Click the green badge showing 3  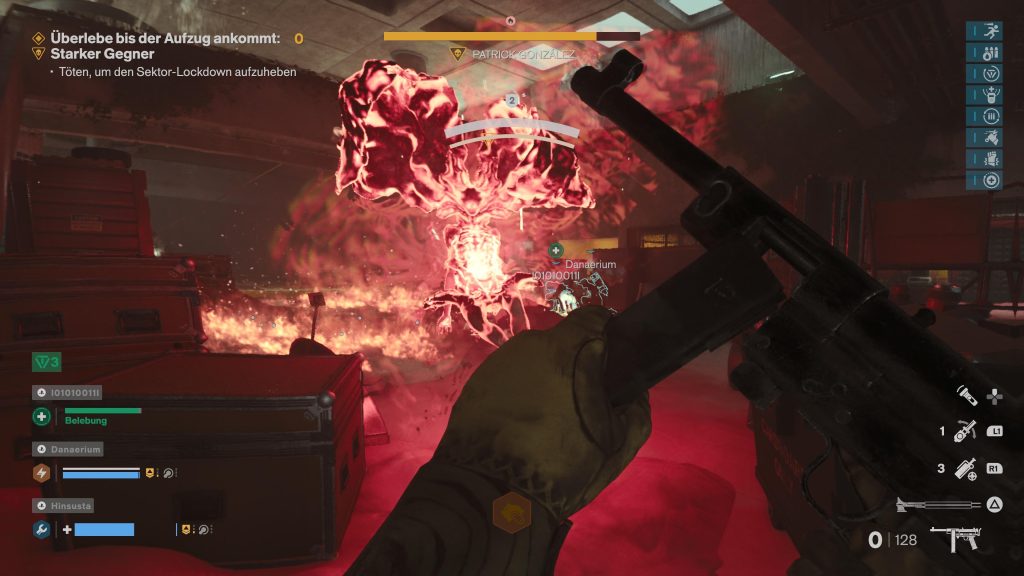click(46, 360)
